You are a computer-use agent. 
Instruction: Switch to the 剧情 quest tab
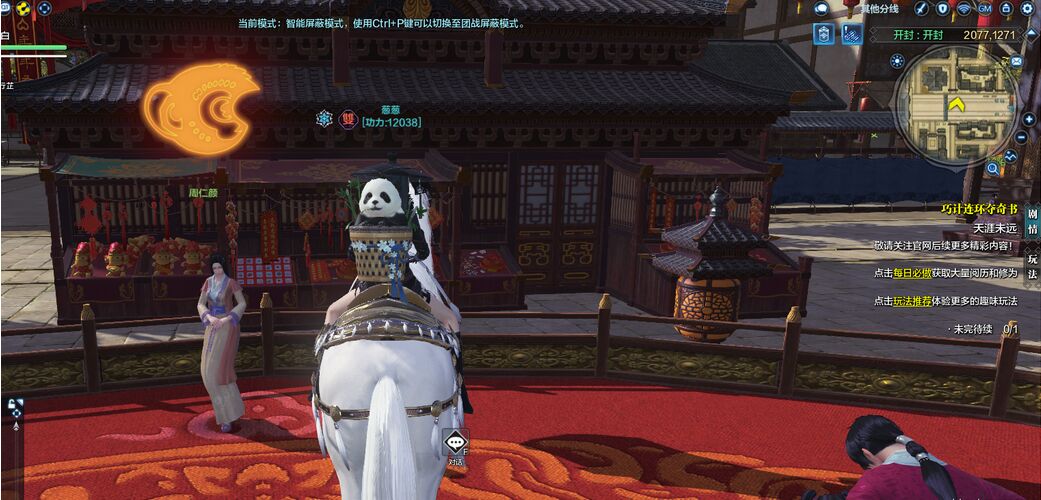(1032, 222)
